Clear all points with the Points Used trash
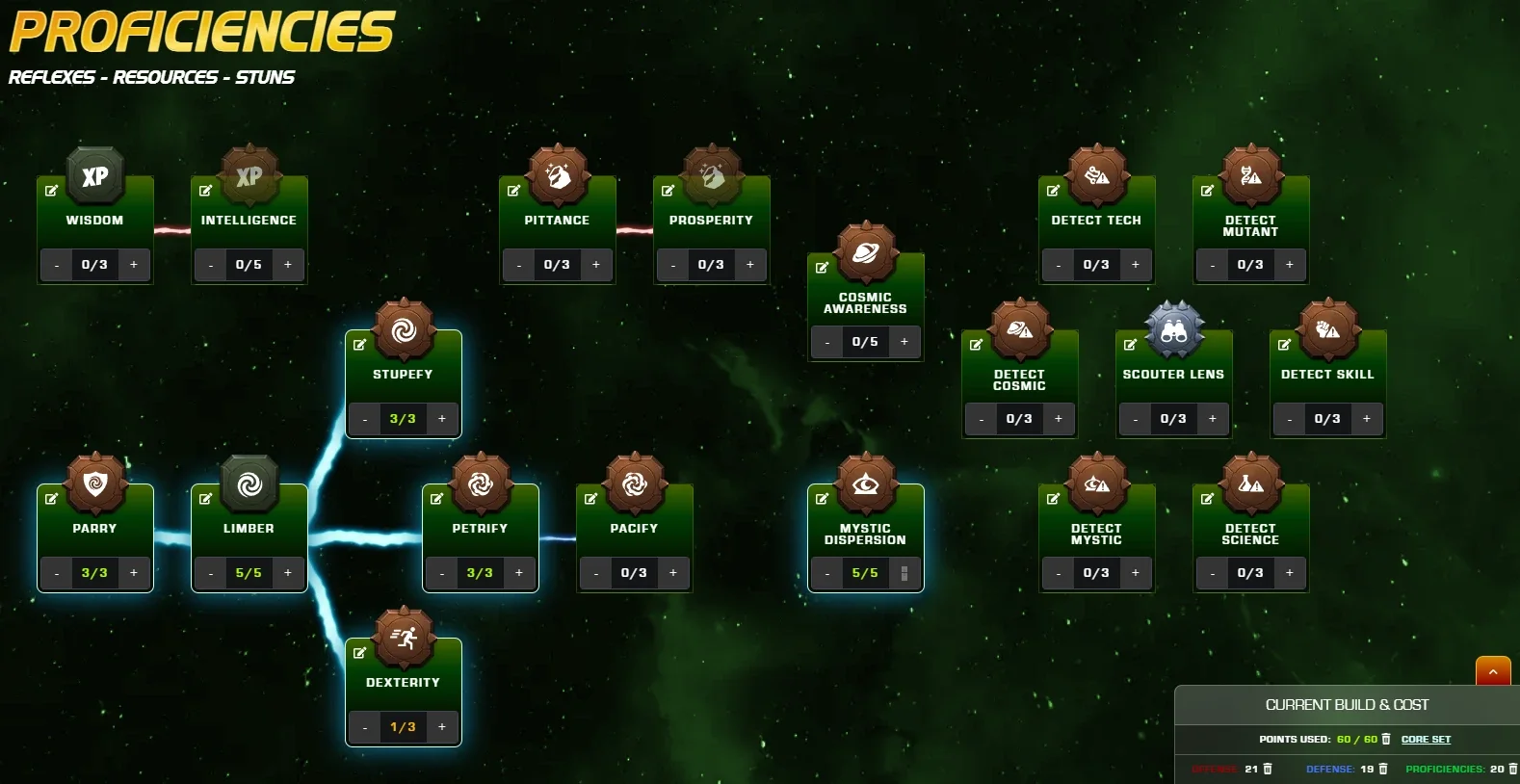 [x=1386, y=740]
